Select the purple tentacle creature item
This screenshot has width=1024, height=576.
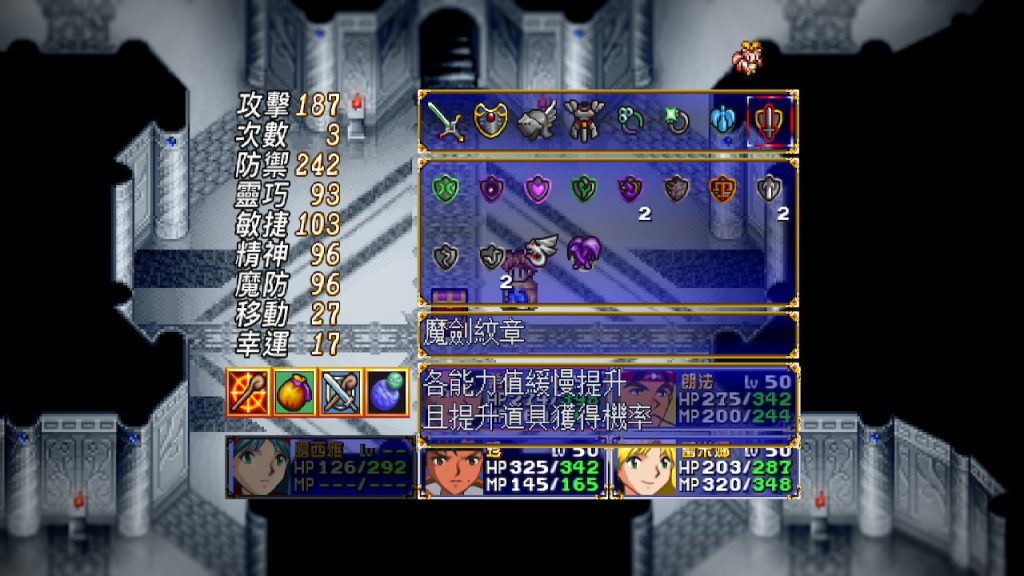click(x=583, y=253)
